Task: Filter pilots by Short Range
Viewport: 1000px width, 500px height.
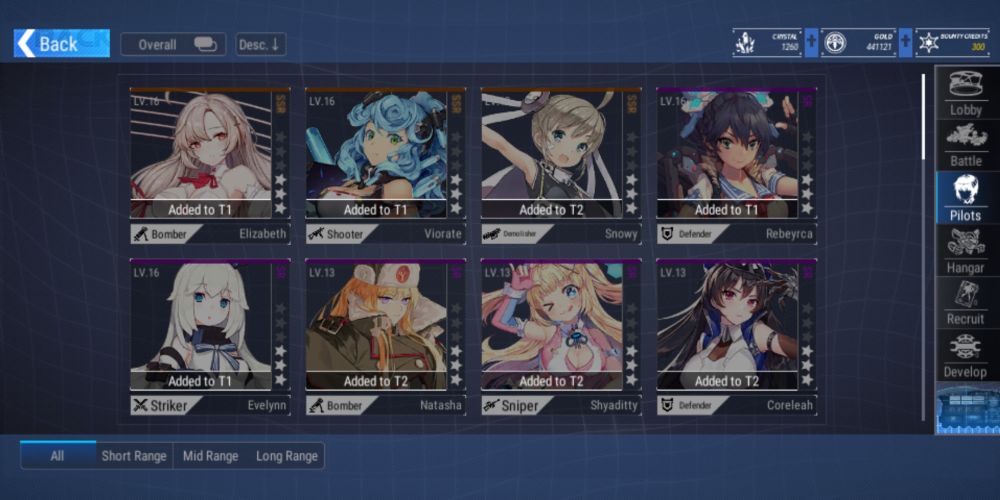Action: pyautogui.click(x=134, y=456)
